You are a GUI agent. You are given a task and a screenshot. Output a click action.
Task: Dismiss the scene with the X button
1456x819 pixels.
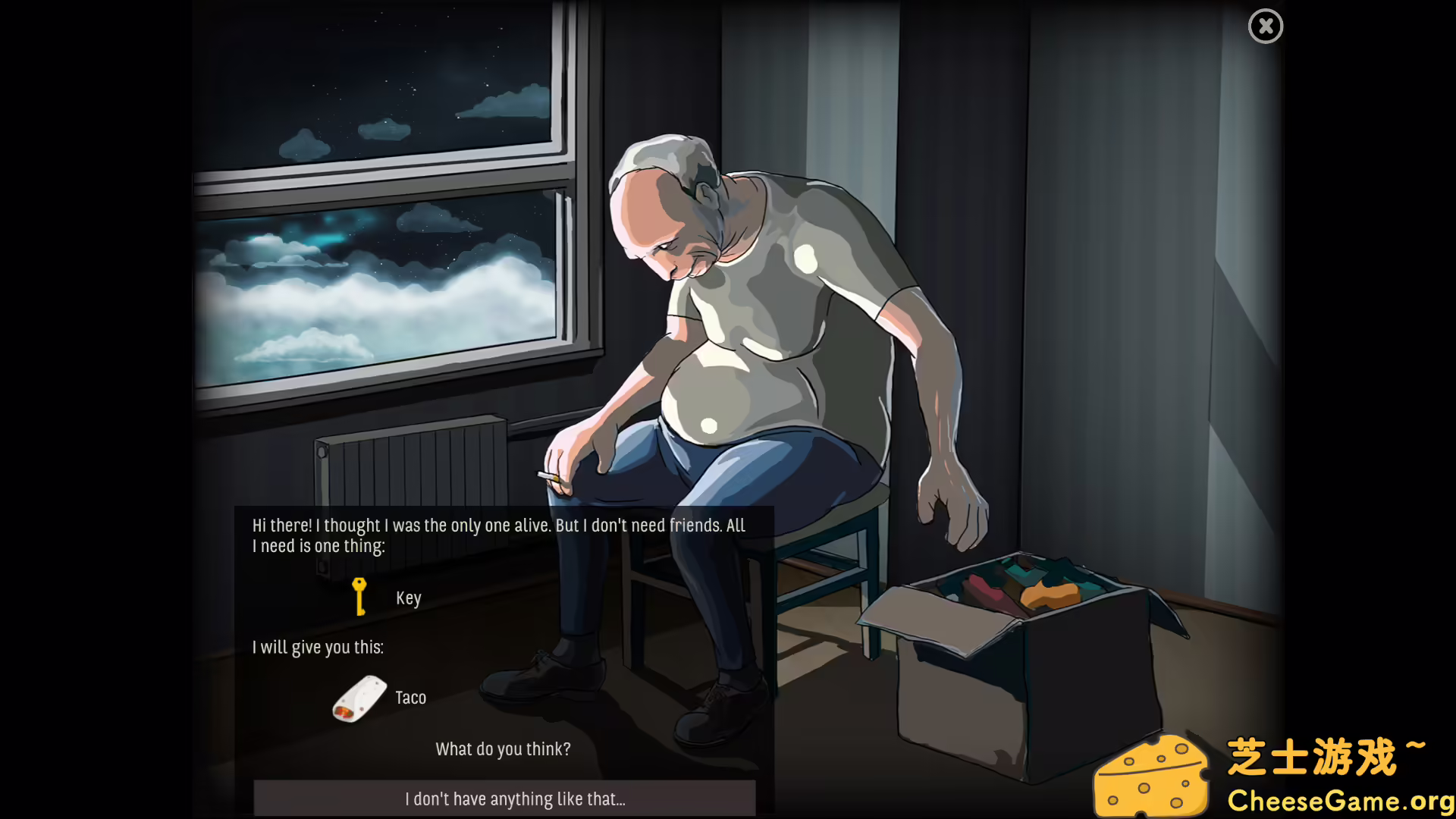pyautogui.click(x=1265, y=26)
